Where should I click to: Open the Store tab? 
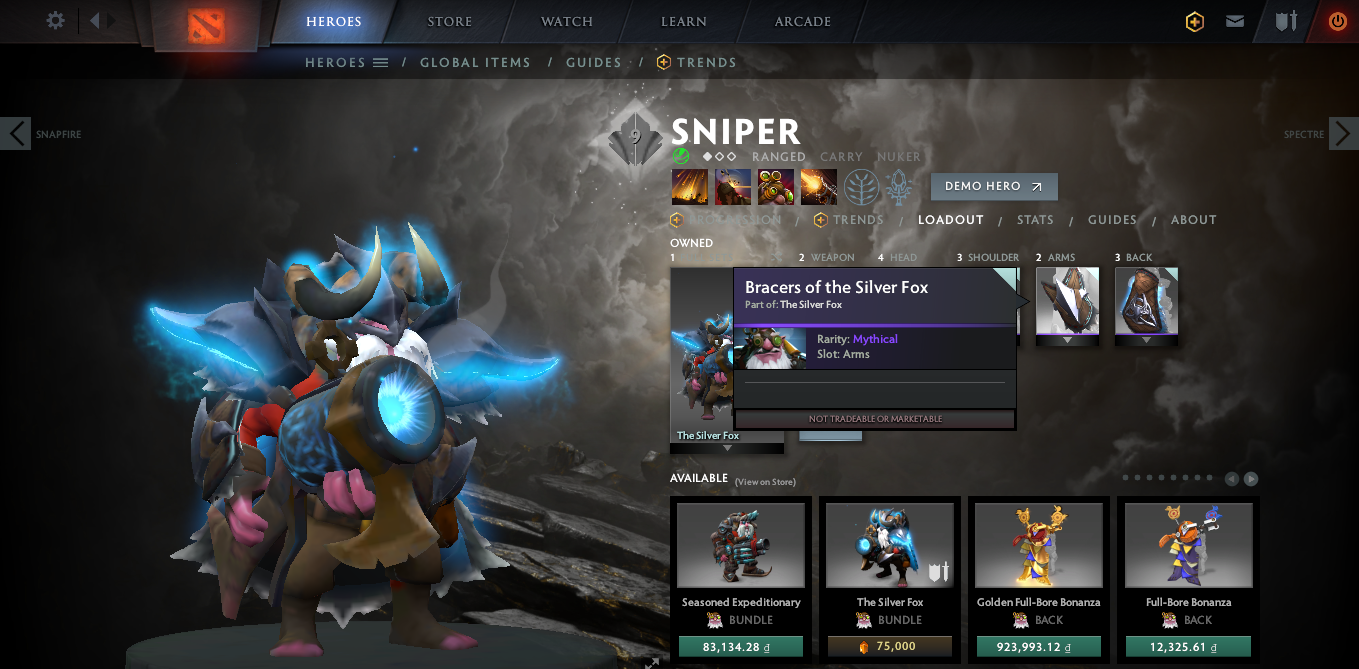449,22
